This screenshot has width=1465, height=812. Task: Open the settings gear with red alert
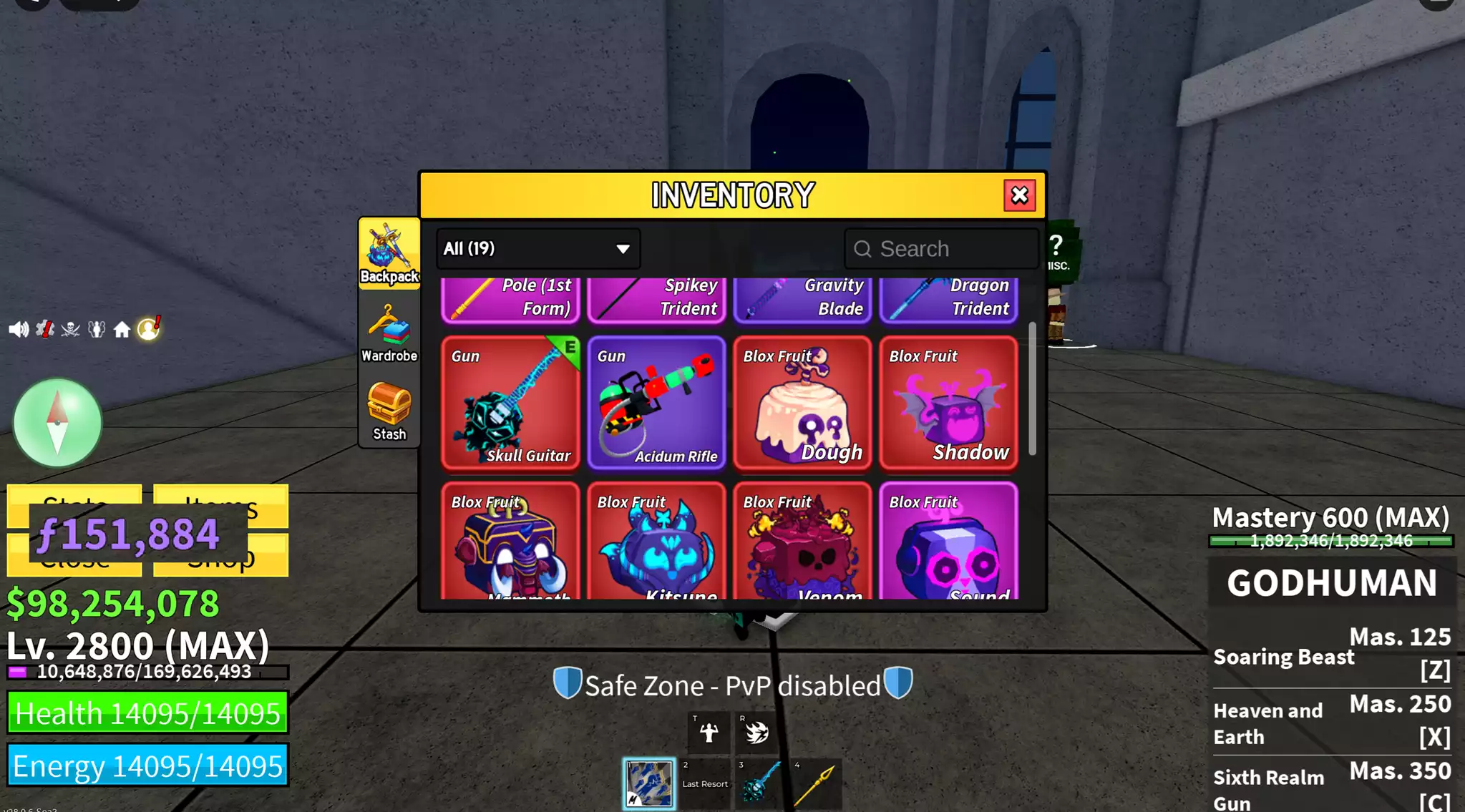click(x=44, y=329)
